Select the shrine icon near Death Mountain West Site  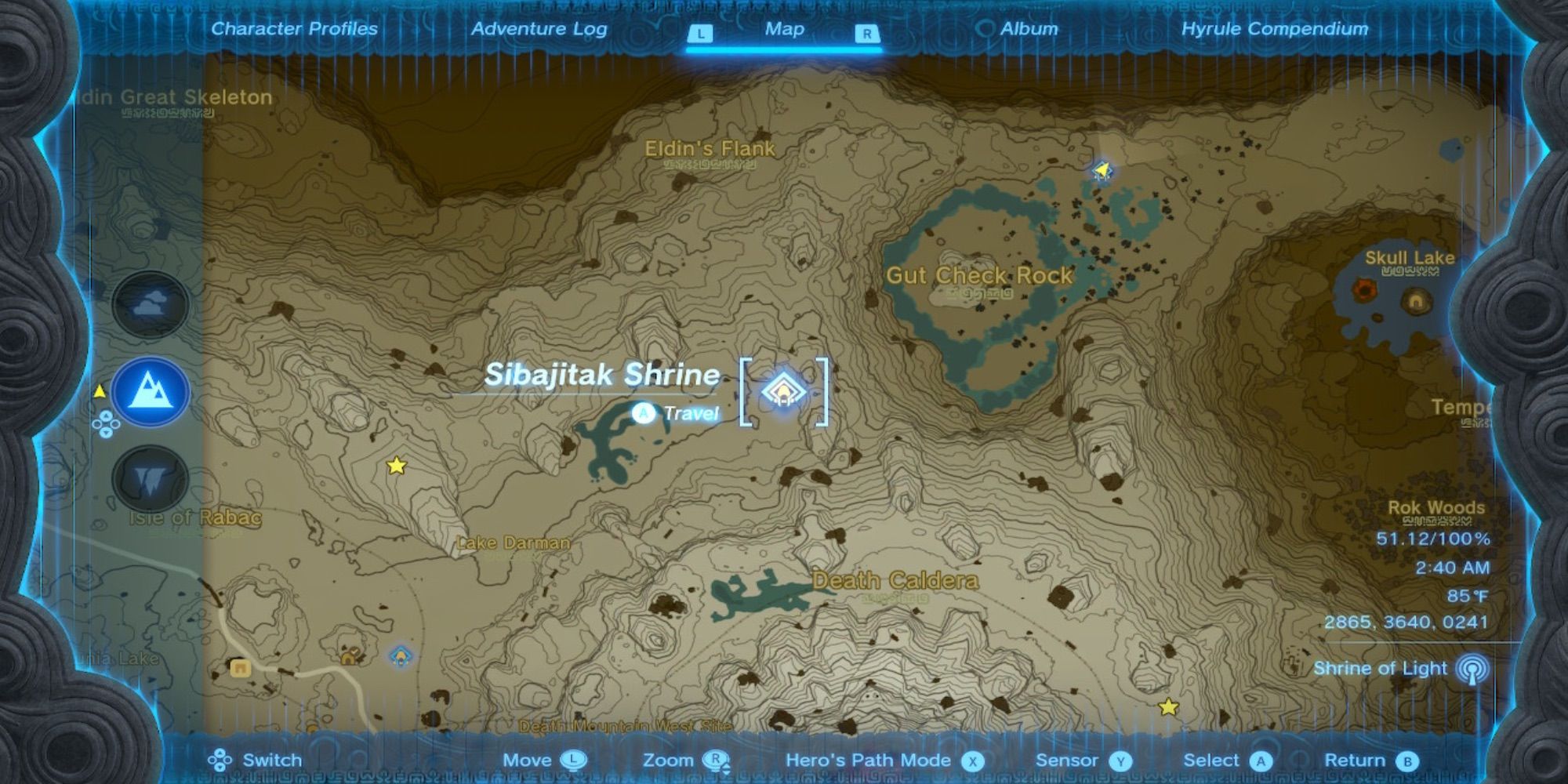point(401,656)
